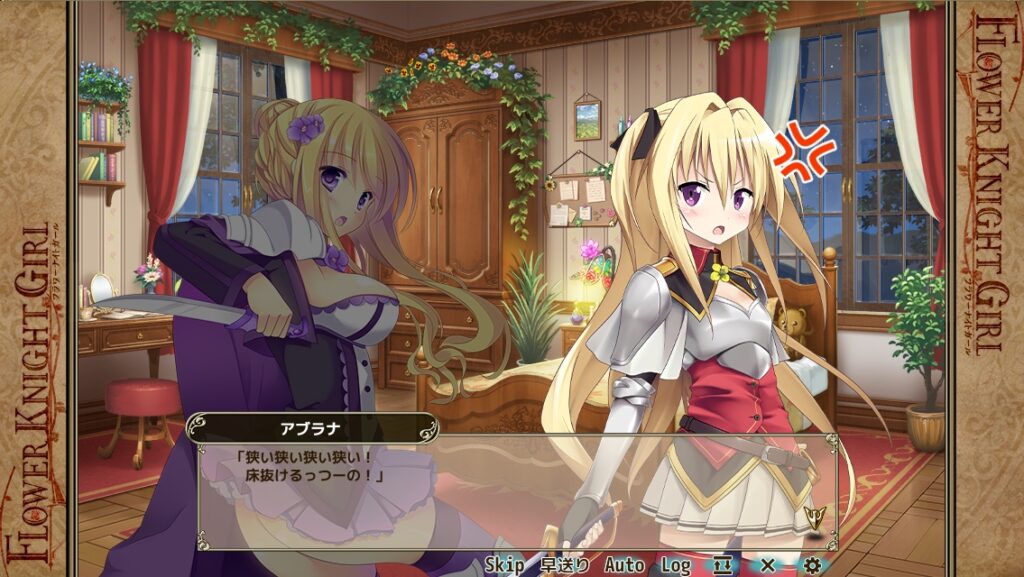This screenshot has width=1024, height=577.
Task: Open the dialogue Log
Action: (x=676, y=565)
